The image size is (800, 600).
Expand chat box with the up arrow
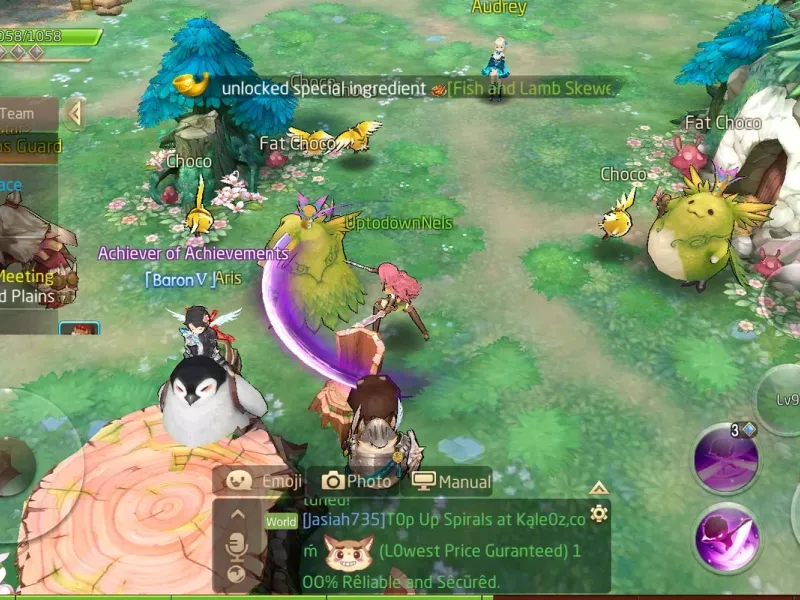598,488
